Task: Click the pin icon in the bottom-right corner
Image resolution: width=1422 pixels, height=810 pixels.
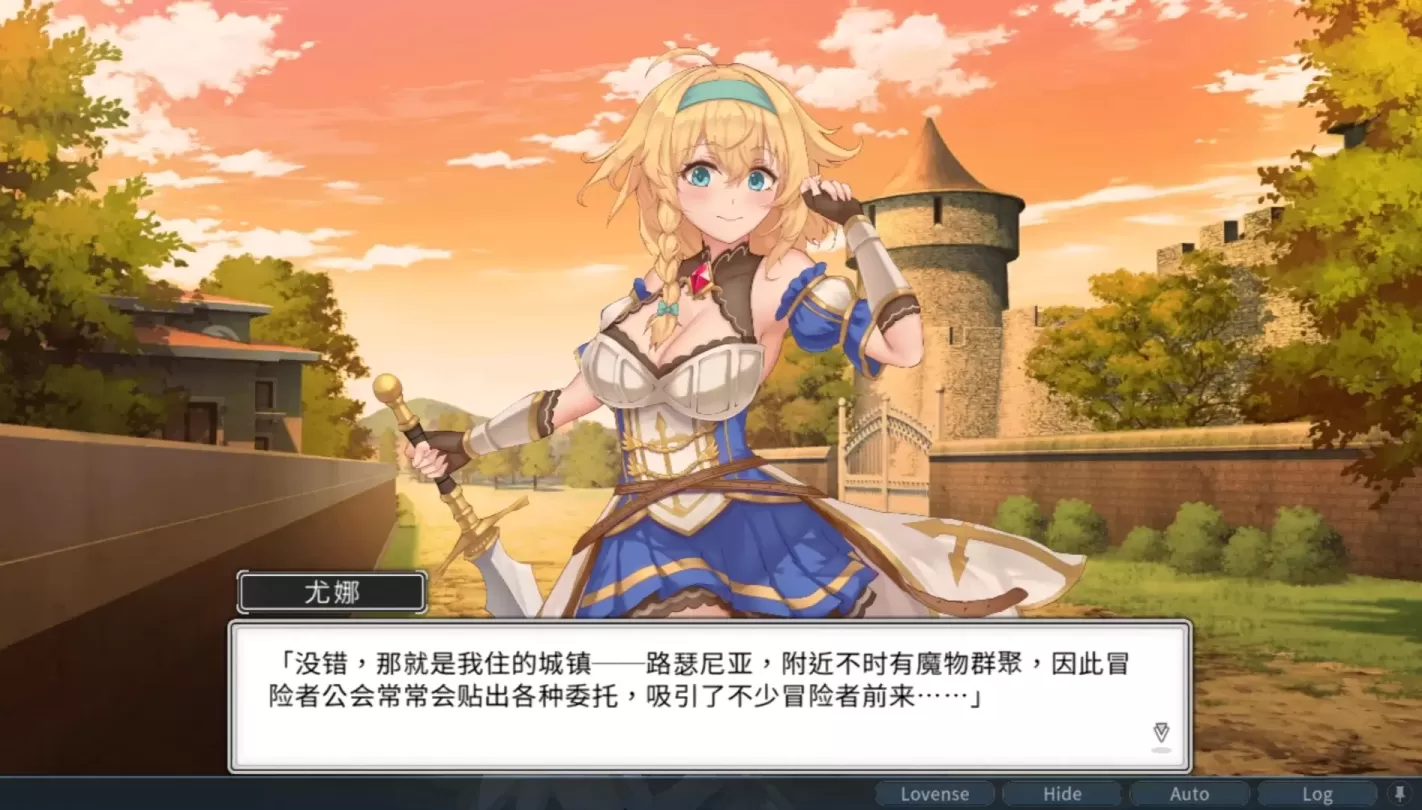Action: (1400, 793)
